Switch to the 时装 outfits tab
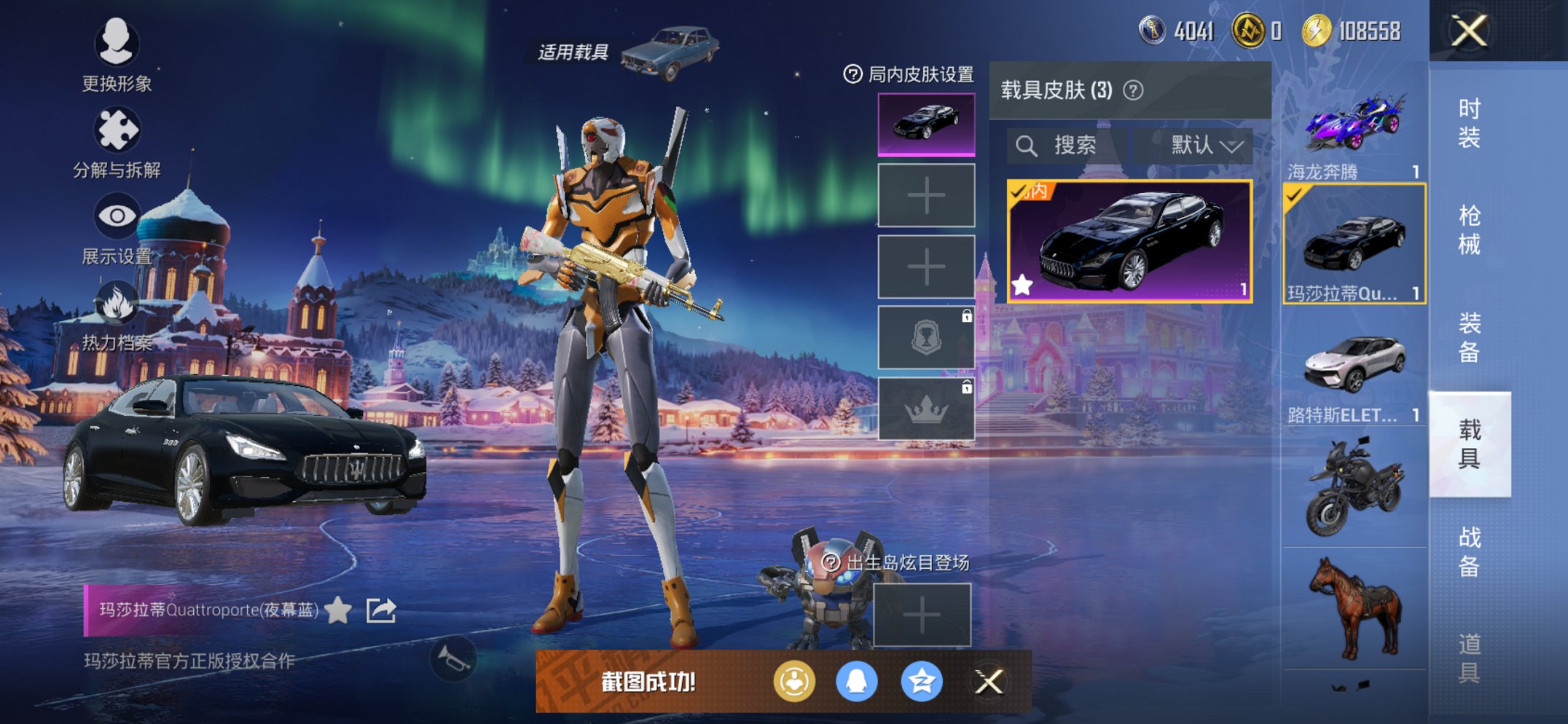The height and width of the screenshot is (724, 1568). (x=1469, y=122)
